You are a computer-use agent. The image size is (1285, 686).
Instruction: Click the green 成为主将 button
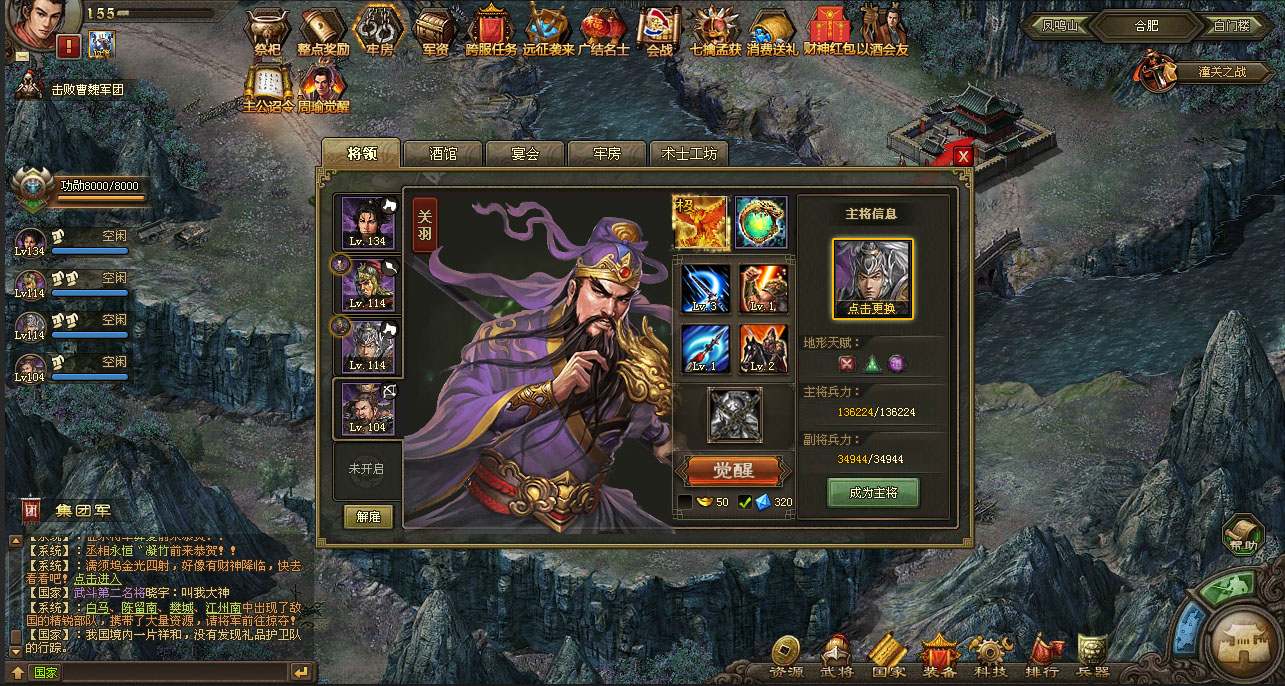(x=872, y=493)
